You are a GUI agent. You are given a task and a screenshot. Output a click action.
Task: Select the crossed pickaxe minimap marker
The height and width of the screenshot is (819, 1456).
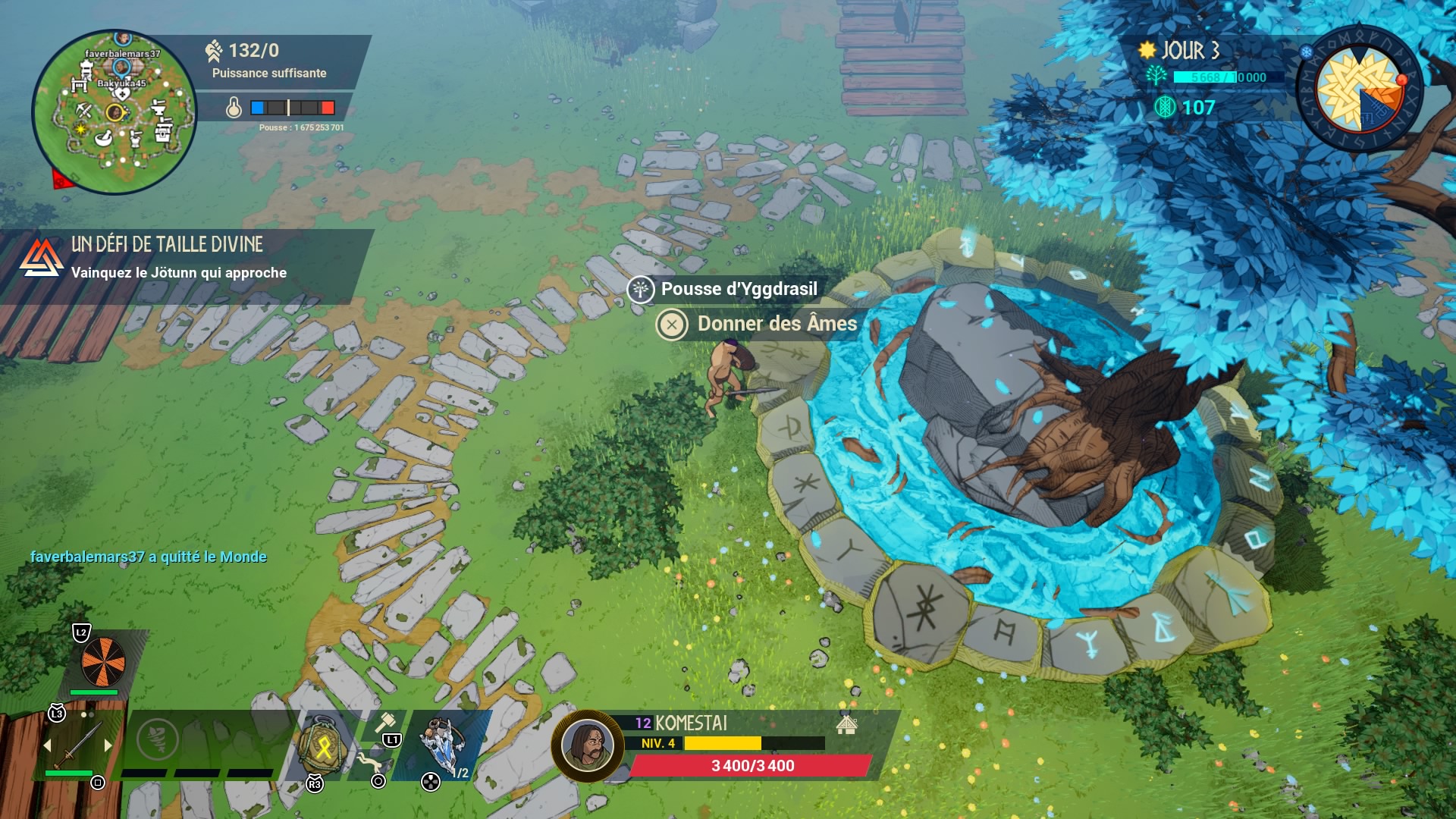click(83, 111)
